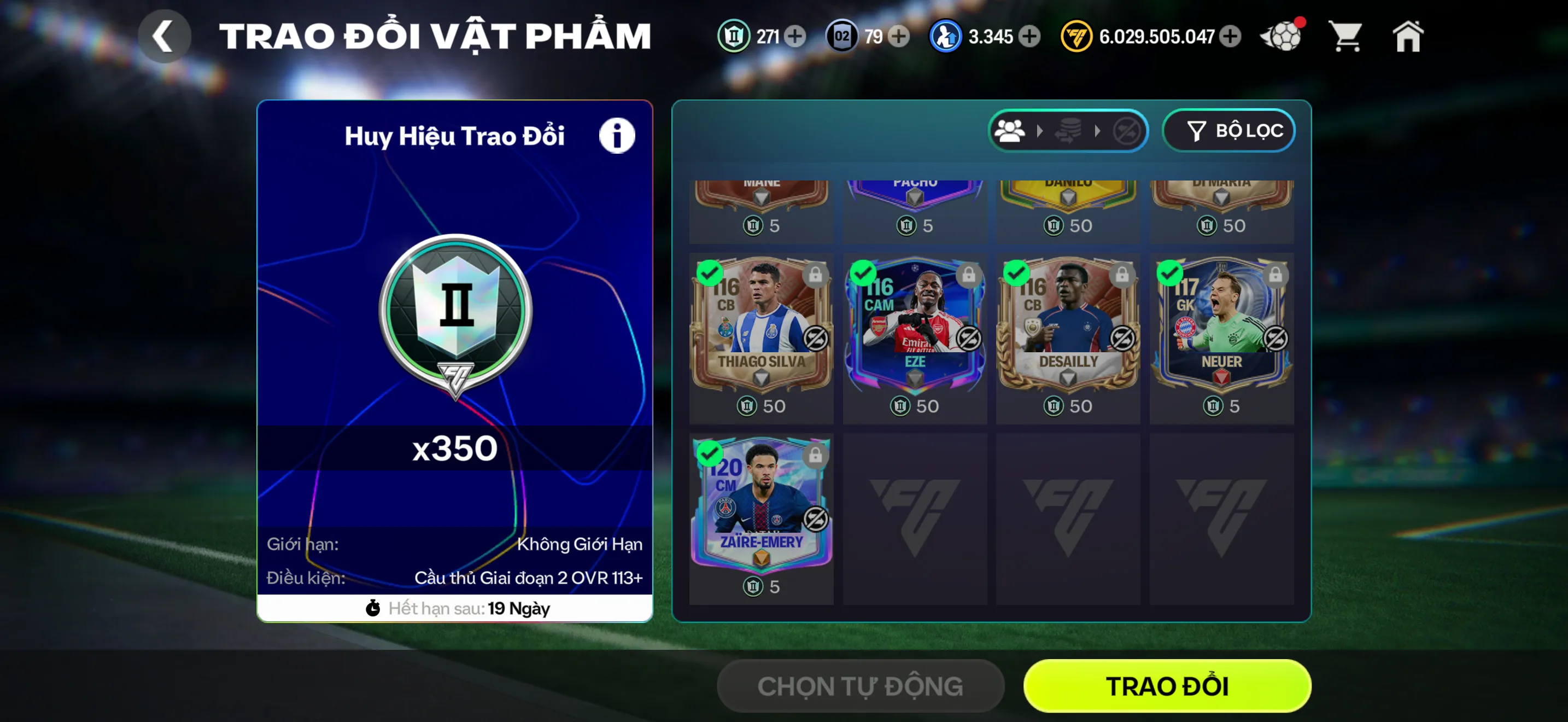1568x722 pixels.
Task: Open the BỘ LỌC filter panel
Action: pyautogui.click(x=1228, y=130)
